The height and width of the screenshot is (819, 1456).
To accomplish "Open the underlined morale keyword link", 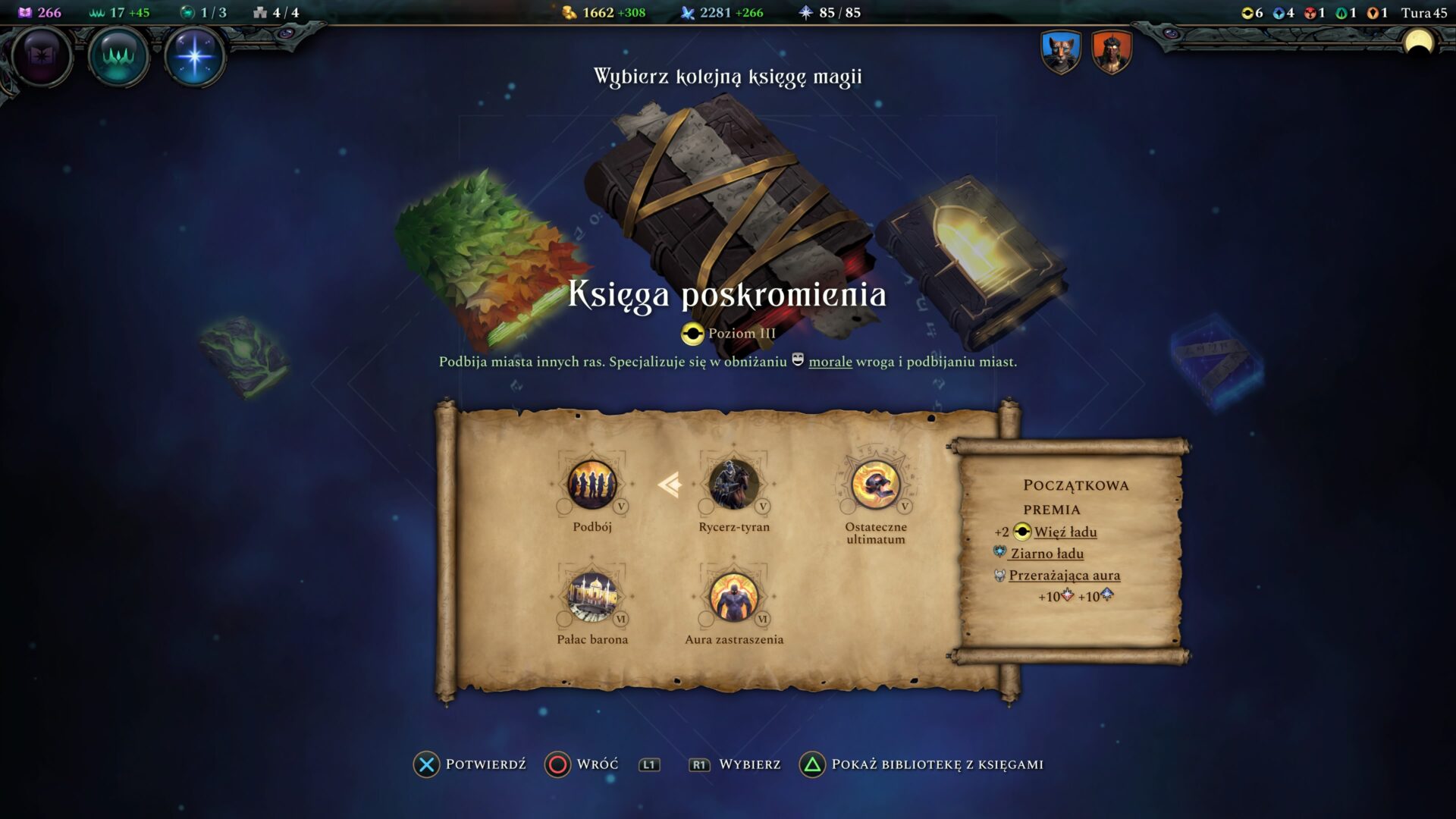I will (830, 362).
